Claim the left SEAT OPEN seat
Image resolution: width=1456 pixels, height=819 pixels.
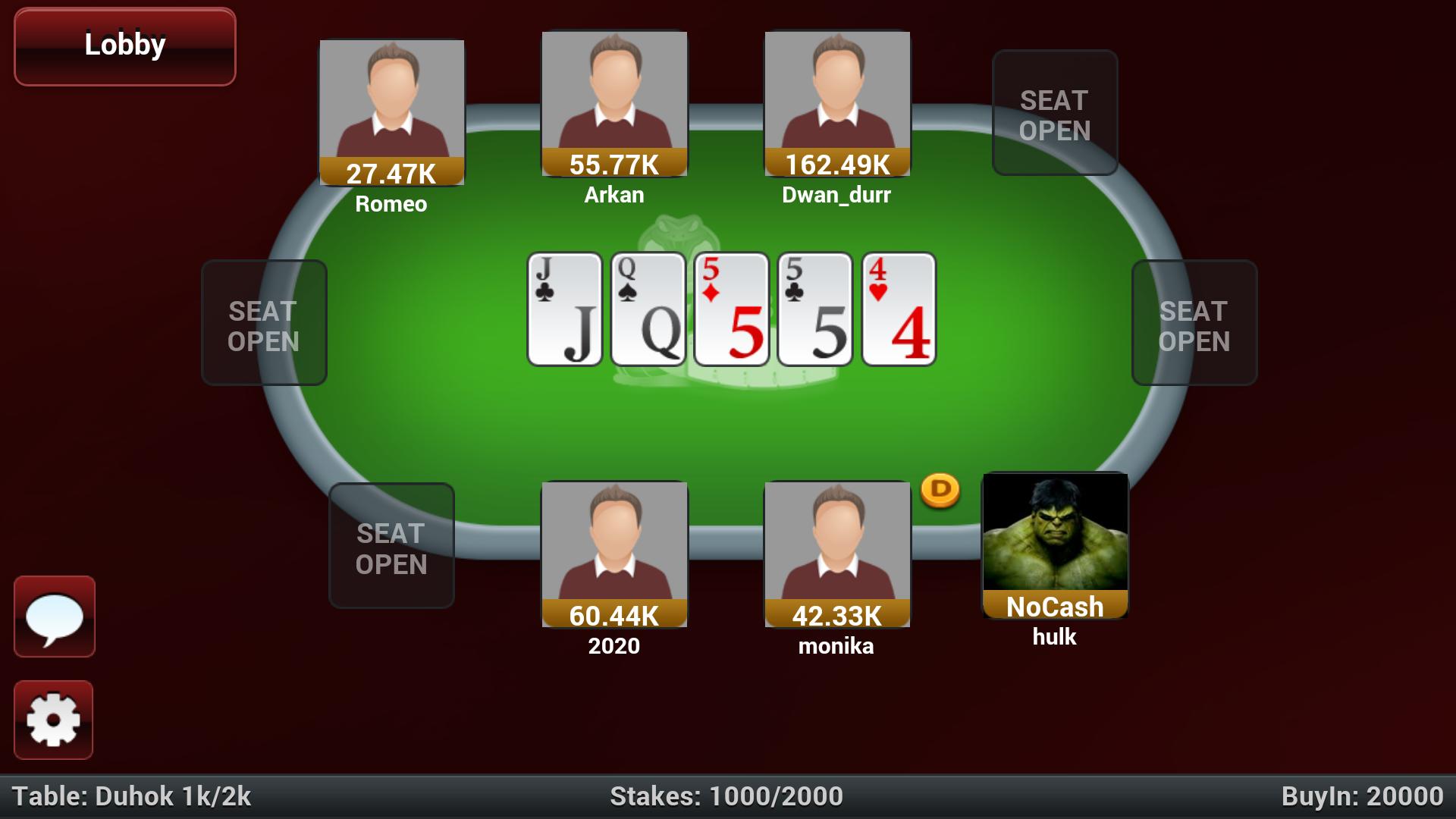[263, 323]
